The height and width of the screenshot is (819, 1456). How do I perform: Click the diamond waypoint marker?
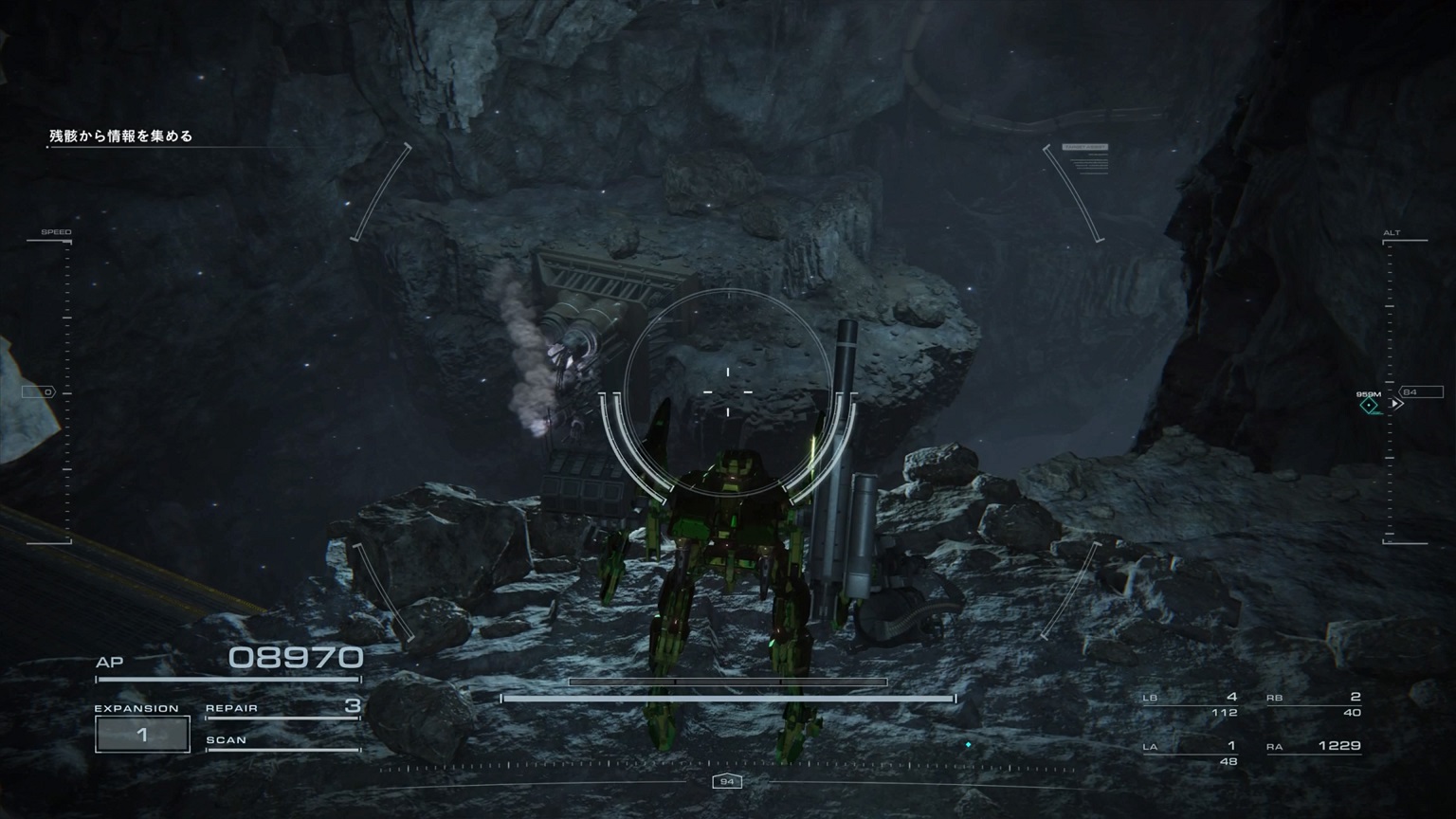click(1369, 406)
